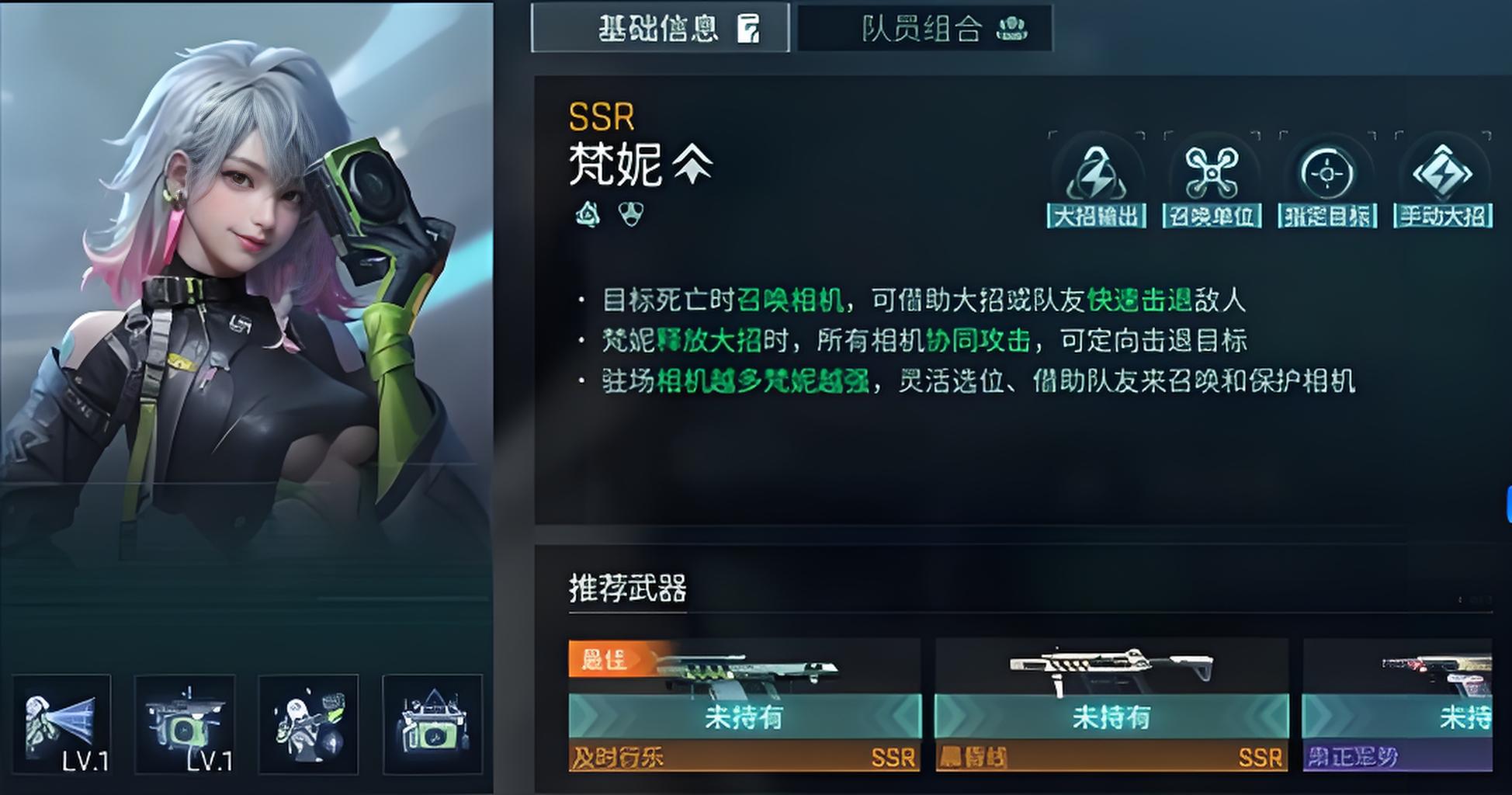
Task: Pick the purple-rarity weapon card at right edge
Action: point(1397,704)
